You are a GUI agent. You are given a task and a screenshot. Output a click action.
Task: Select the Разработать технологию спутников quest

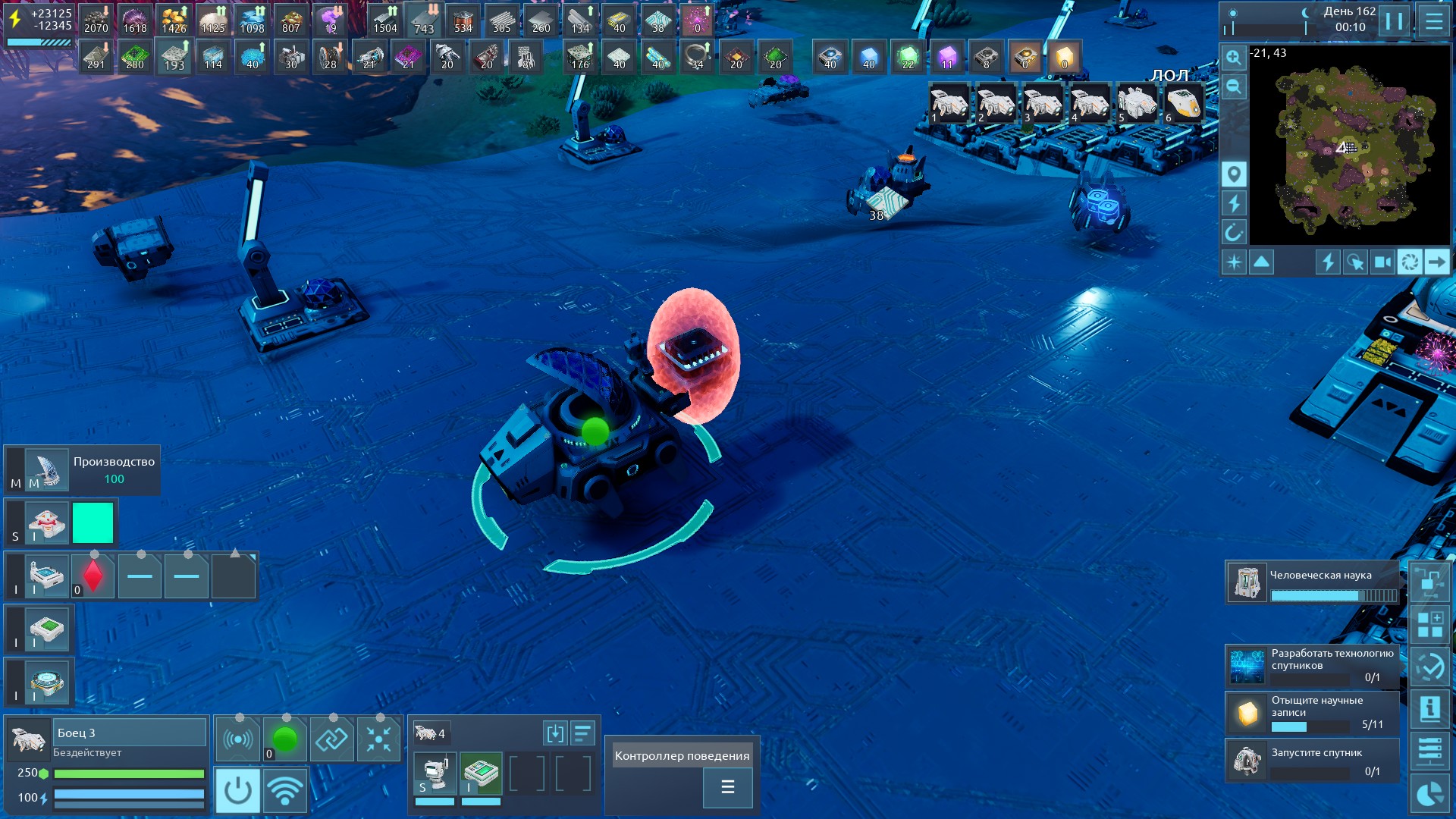coord(1312,664)
